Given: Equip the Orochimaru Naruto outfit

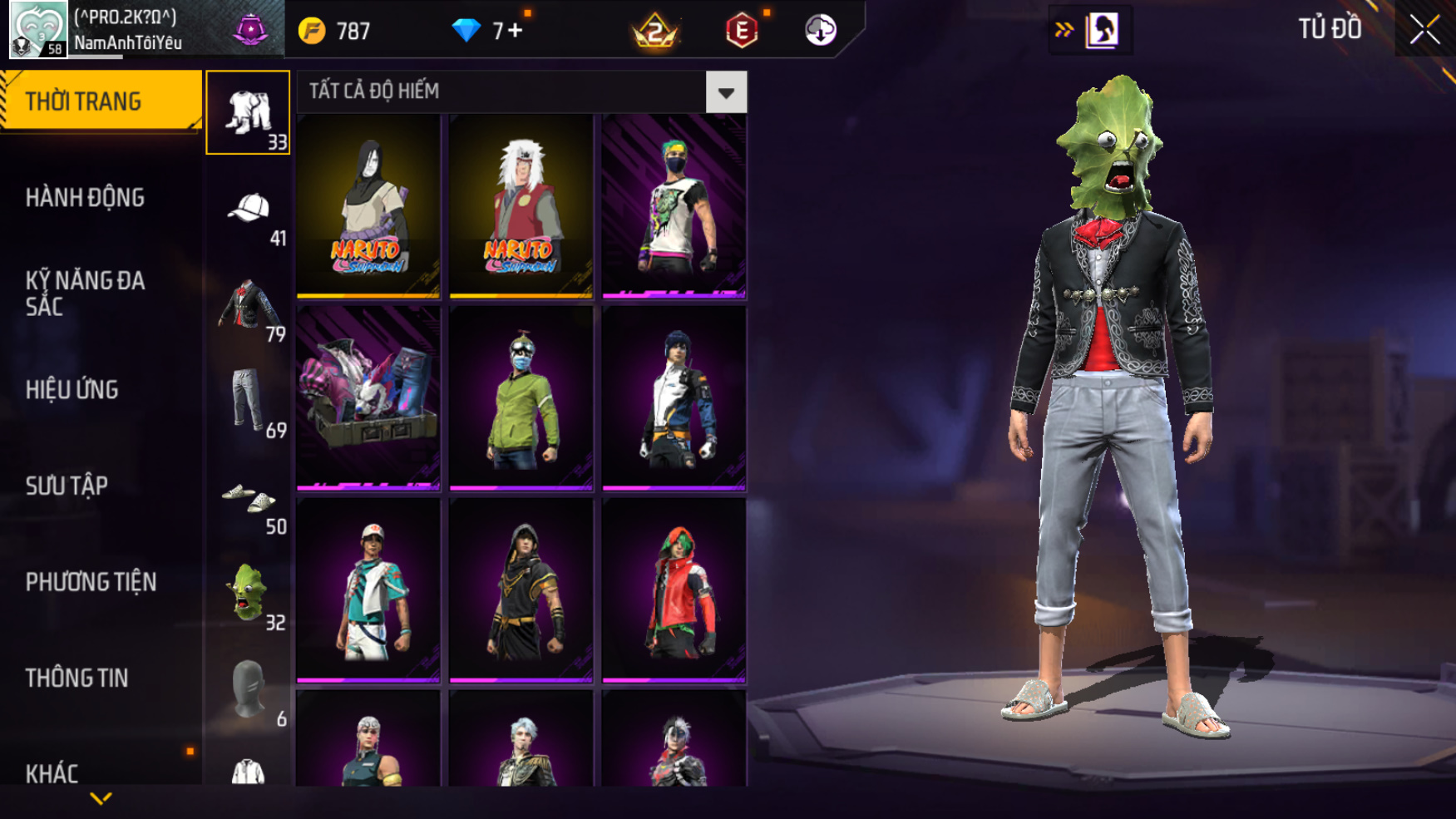Looking at the screenshot, I should pyautogui.click(x=368, y=205).
